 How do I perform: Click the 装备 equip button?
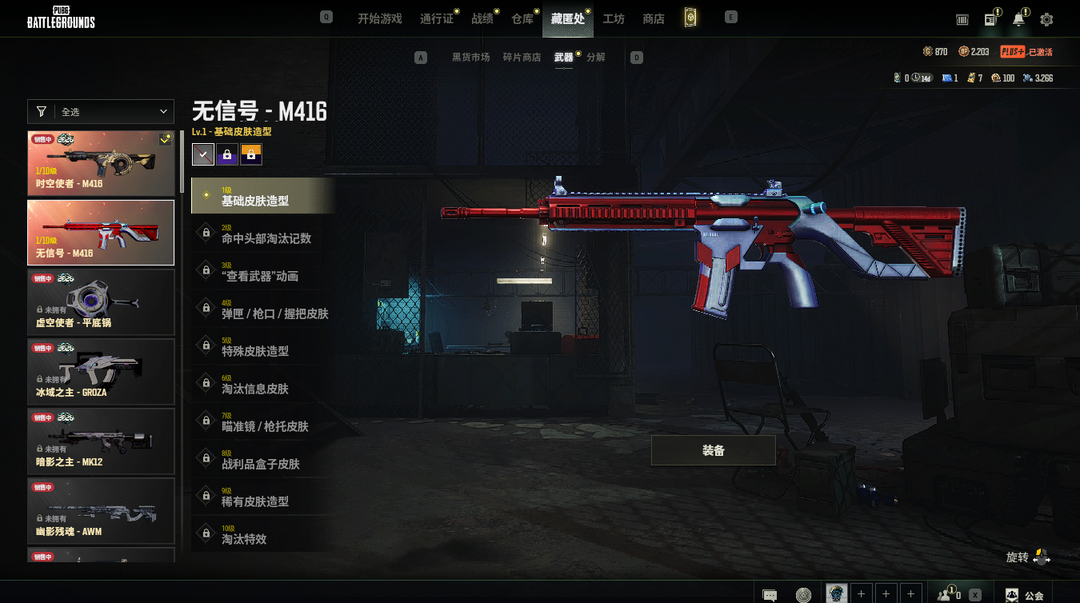click(713, 450)
